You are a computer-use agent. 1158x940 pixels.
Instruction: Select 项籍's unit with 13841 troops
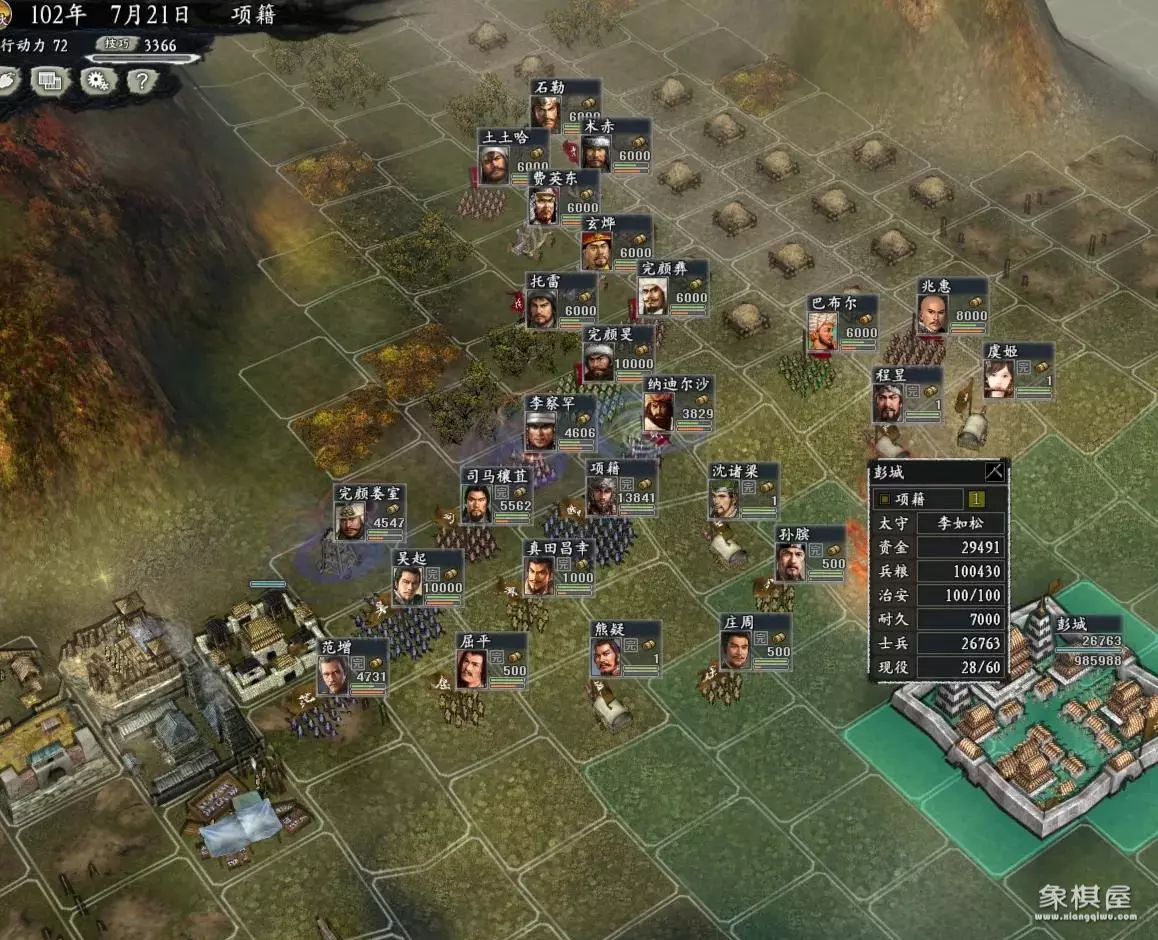[621, 488]
